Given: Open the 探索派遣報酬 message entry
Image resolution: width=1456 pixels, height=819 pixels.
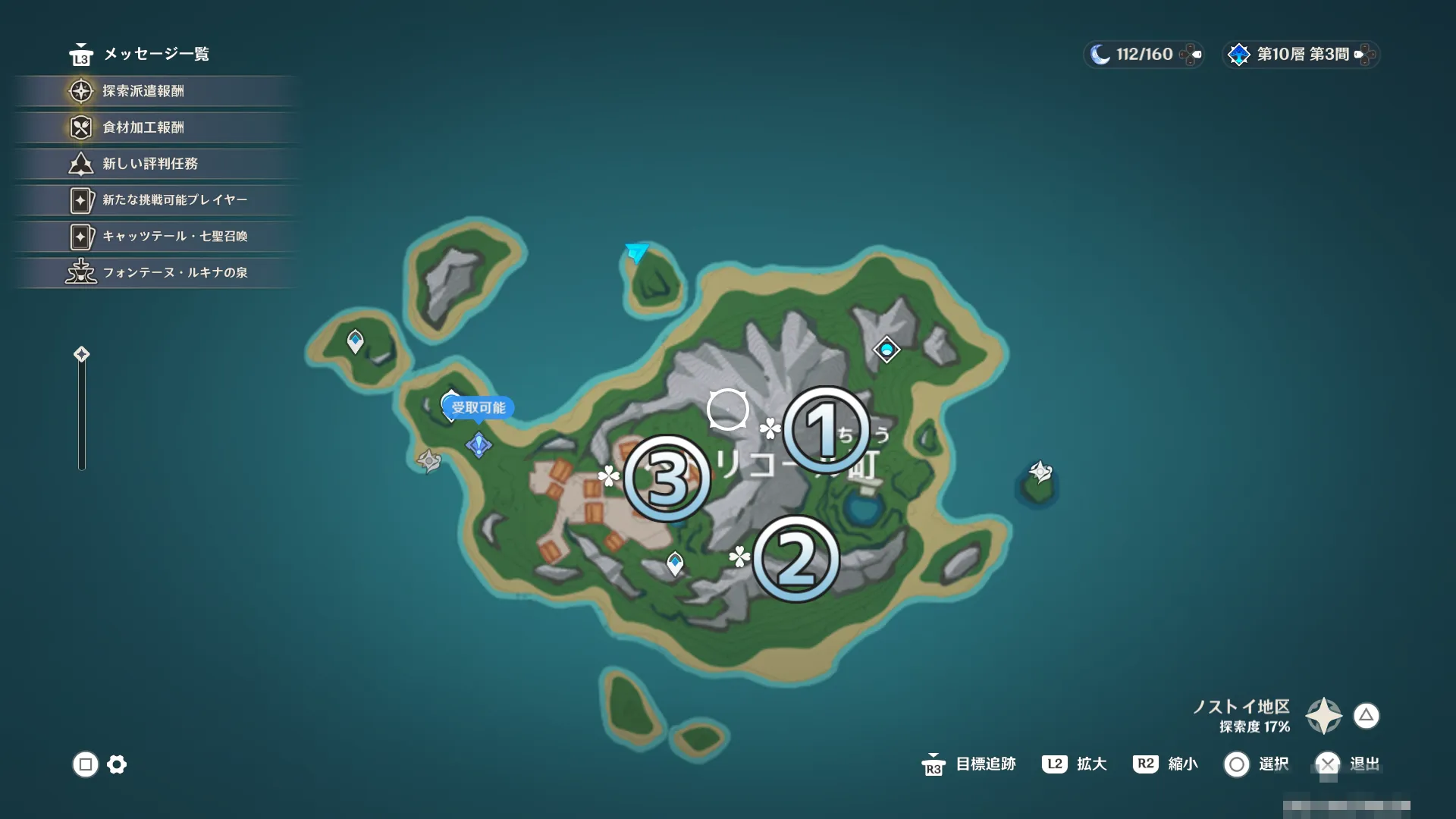Looking at the screenshot, I should [x=143, y=91].
